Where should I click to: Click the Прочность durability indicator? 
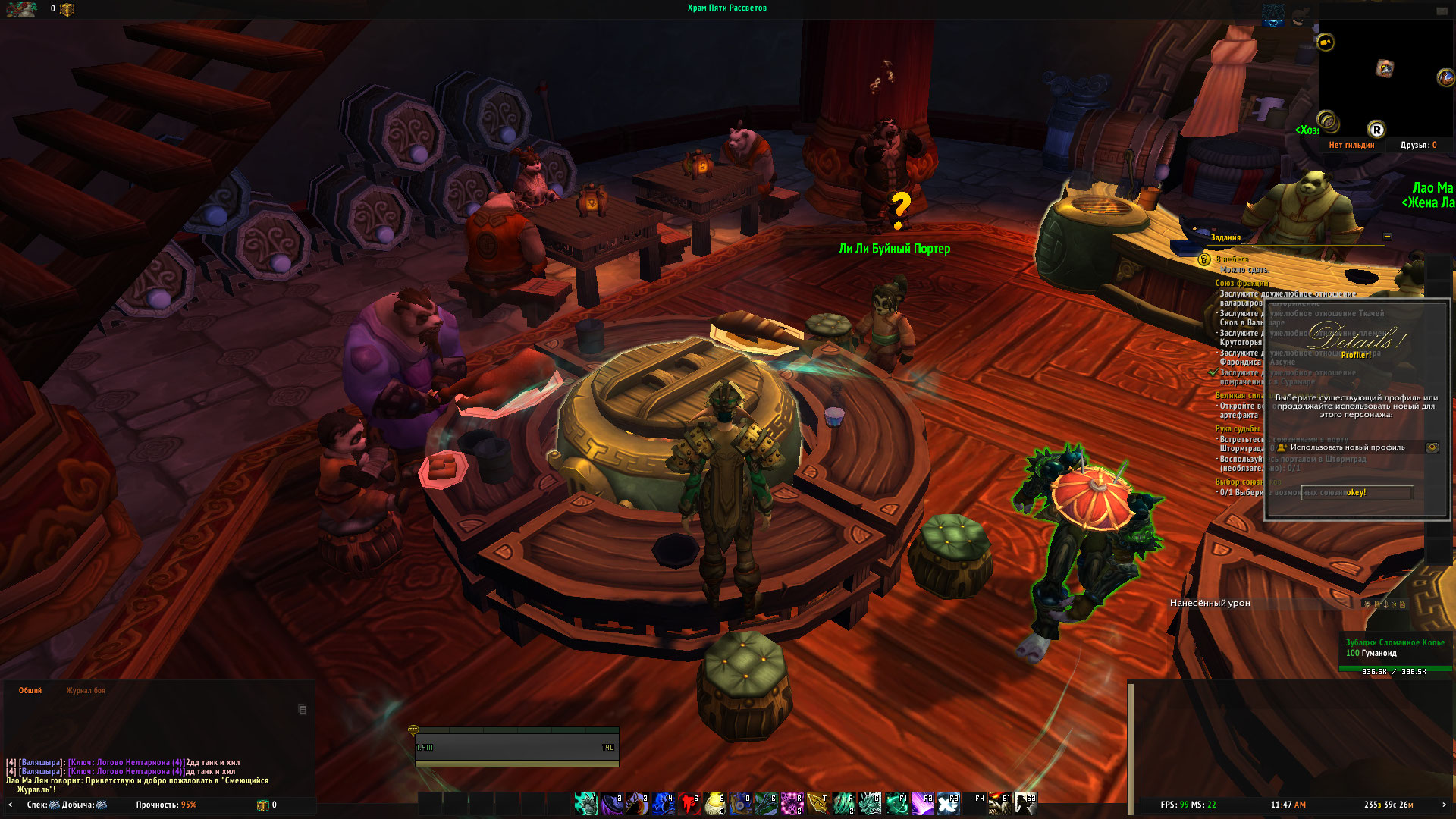pyautogui.click(x=166, y=805)
